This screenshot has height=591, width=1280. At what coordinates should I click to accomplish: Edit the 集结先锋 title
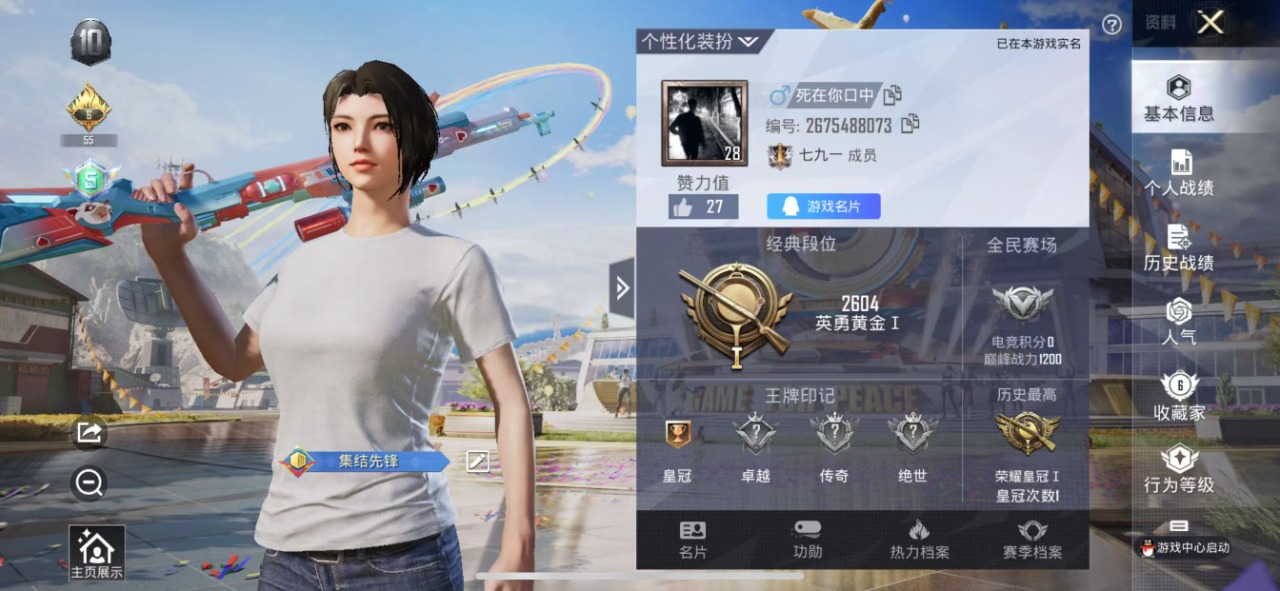click(478, 460)
